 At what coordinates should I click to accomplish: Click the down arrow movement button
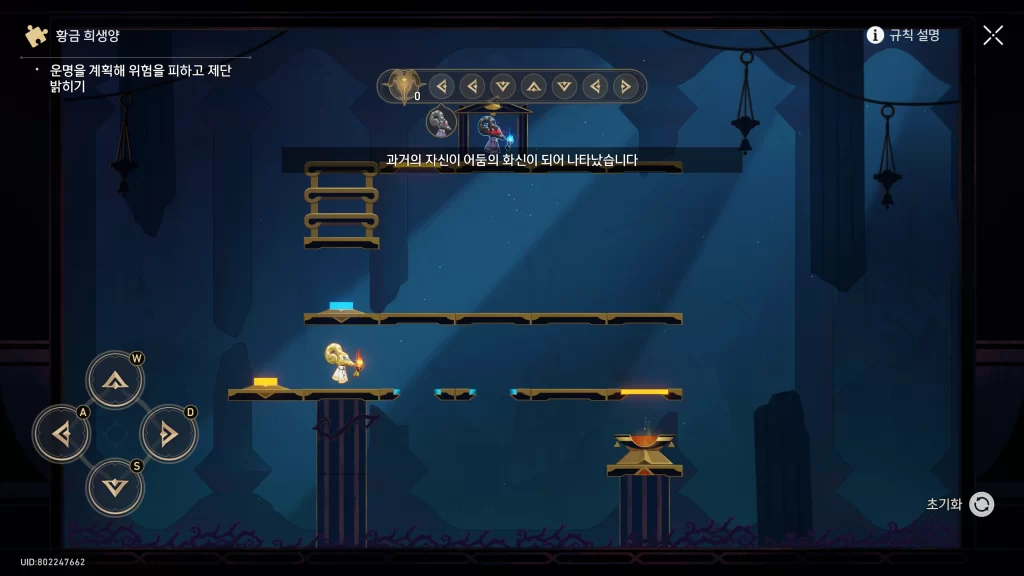[115, 487]
